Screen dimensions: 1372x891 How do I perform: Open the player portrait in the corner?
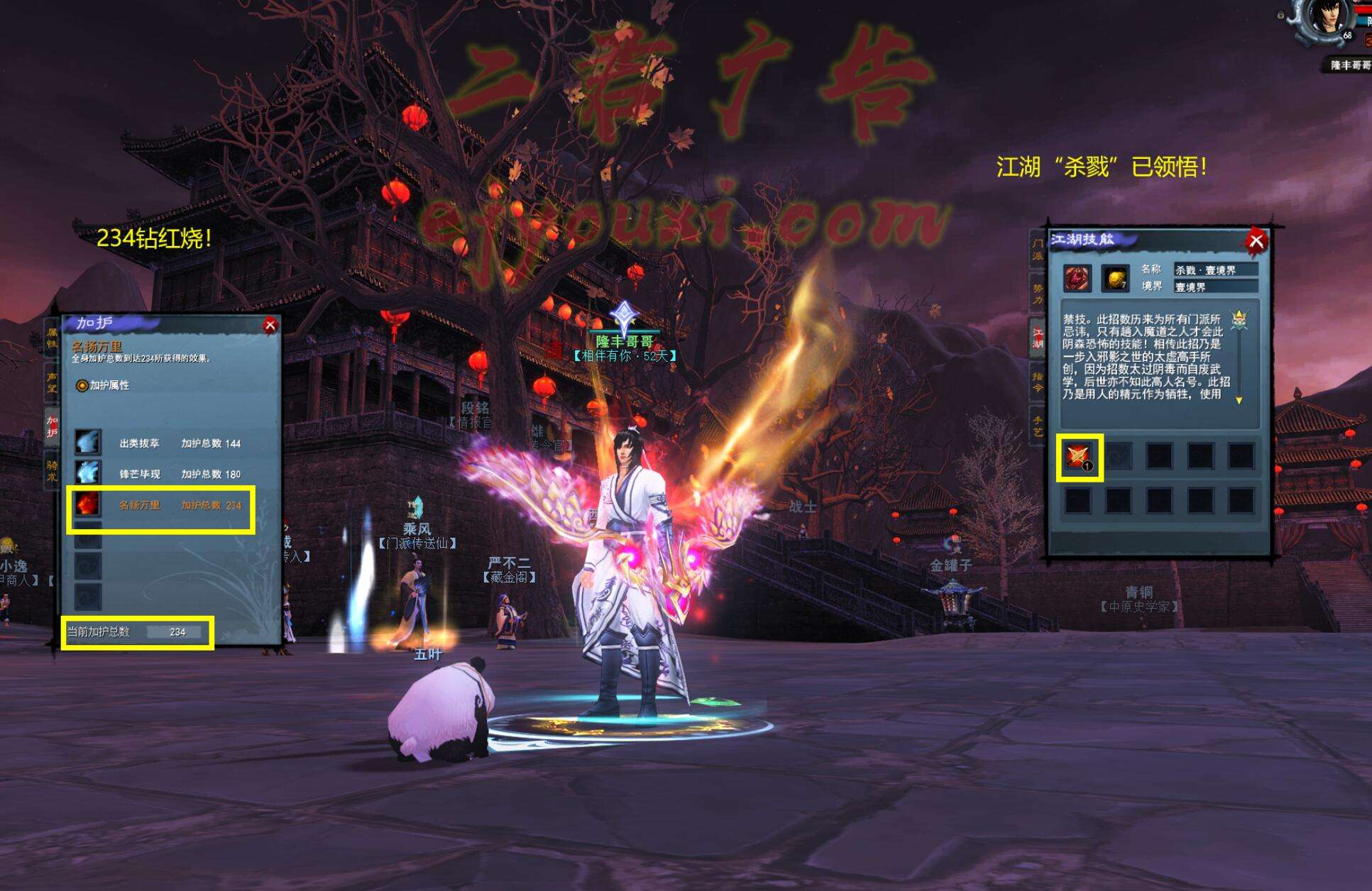tap(1325, 18)
